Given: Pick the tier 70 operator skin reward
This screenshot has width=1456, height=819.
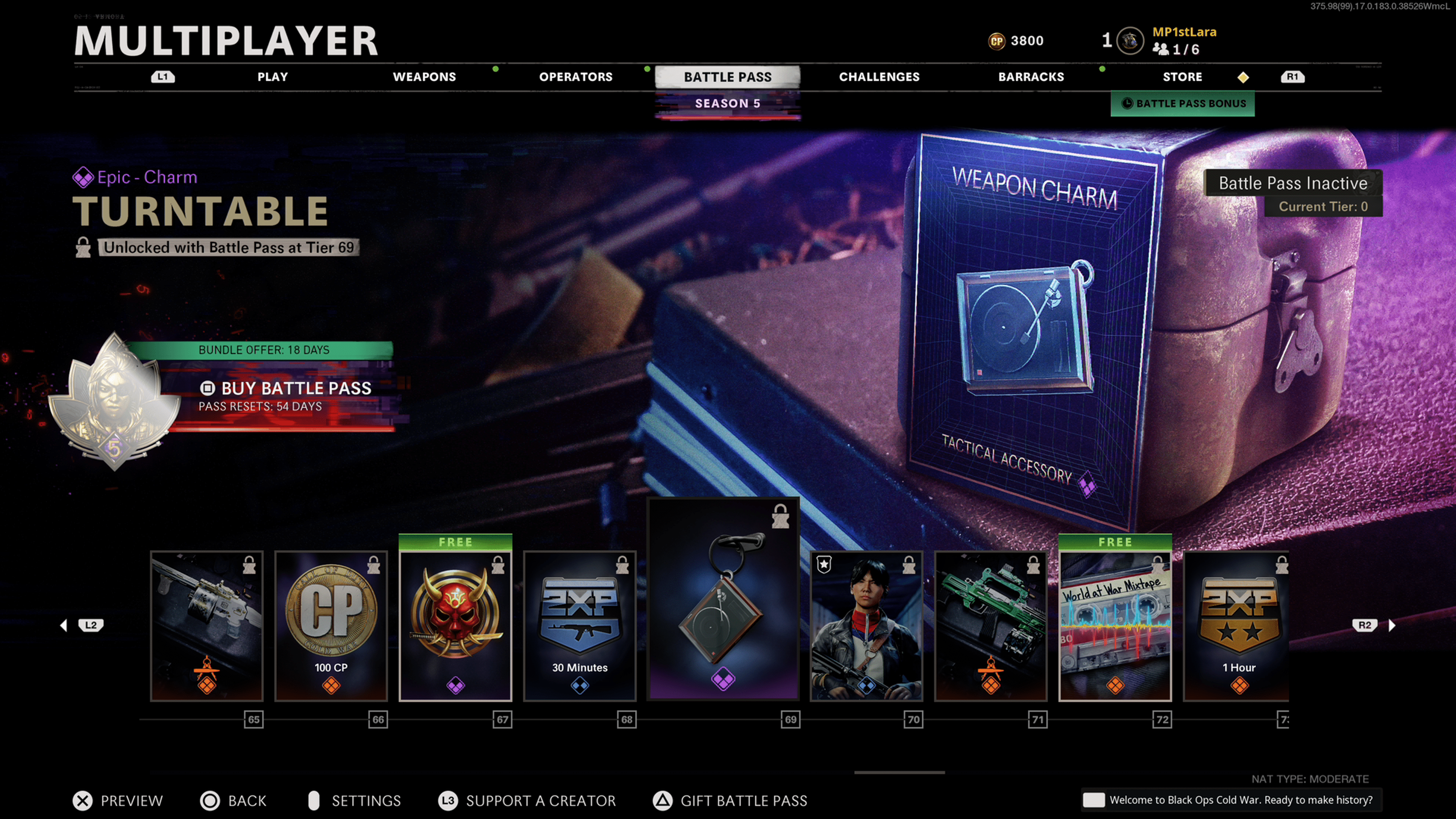Looking at the screenshot, I should (x=866, y=626).
